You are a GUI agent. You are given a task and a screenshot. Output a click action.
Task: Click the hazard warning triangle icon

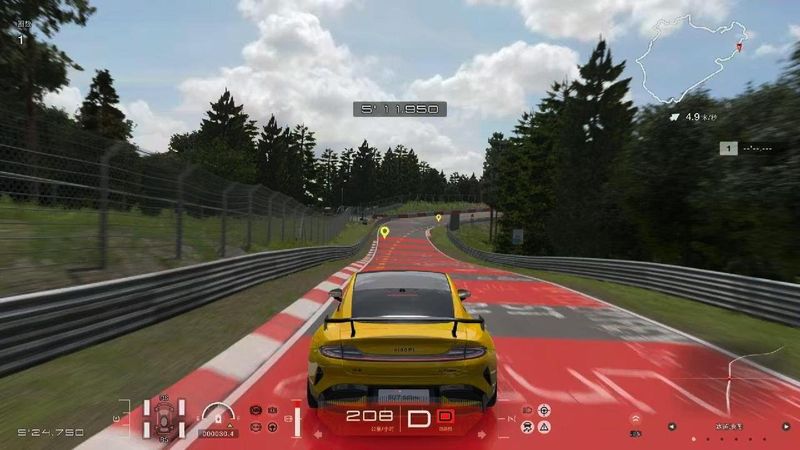click(544, 427)
